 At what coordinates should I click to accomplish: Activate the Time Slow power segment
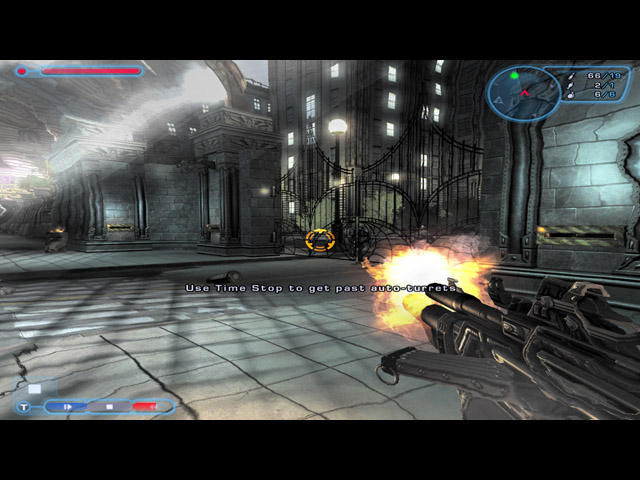tap(66, 407)
